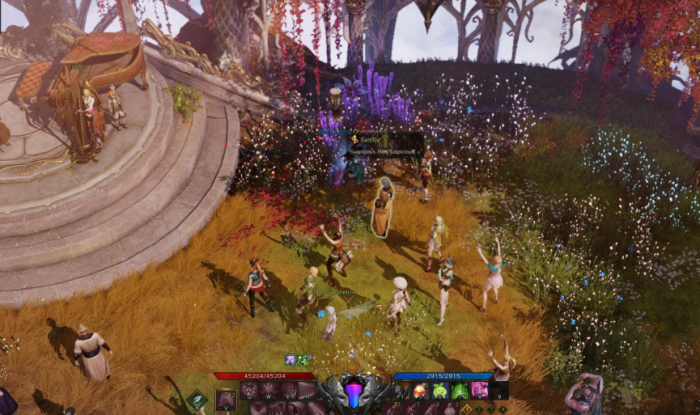Inspect the green buff status icon
700x415 pixels.
[x=303, y=360]
